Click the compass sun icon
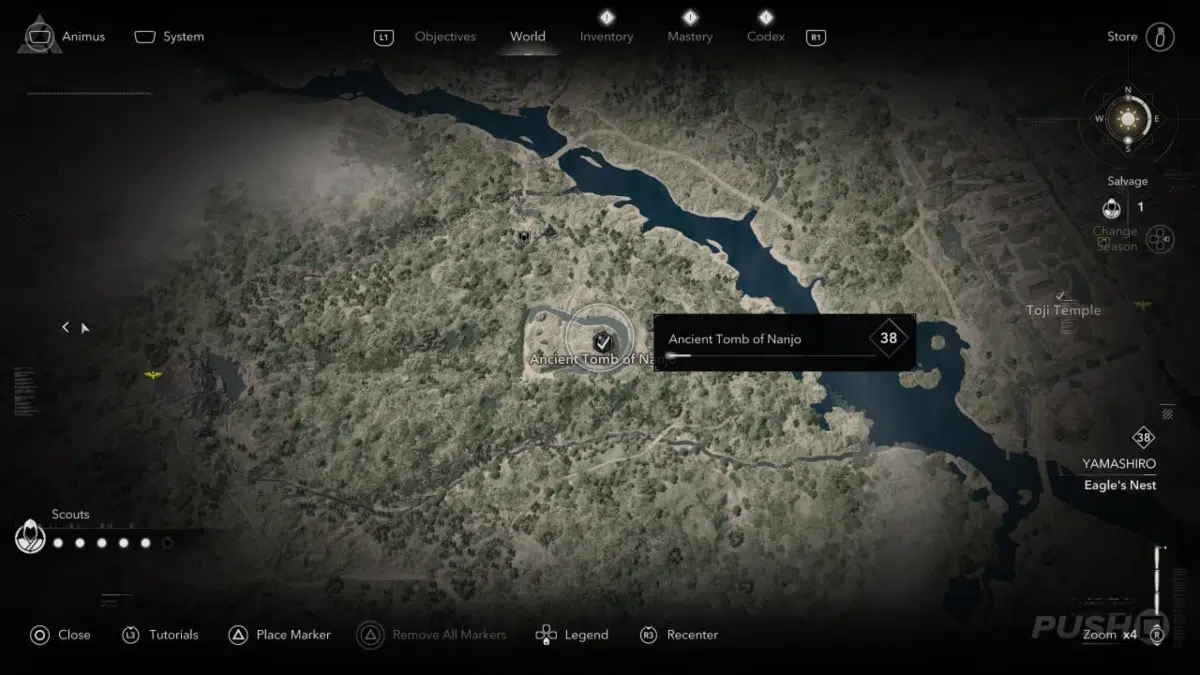 tap(1128, 120)
